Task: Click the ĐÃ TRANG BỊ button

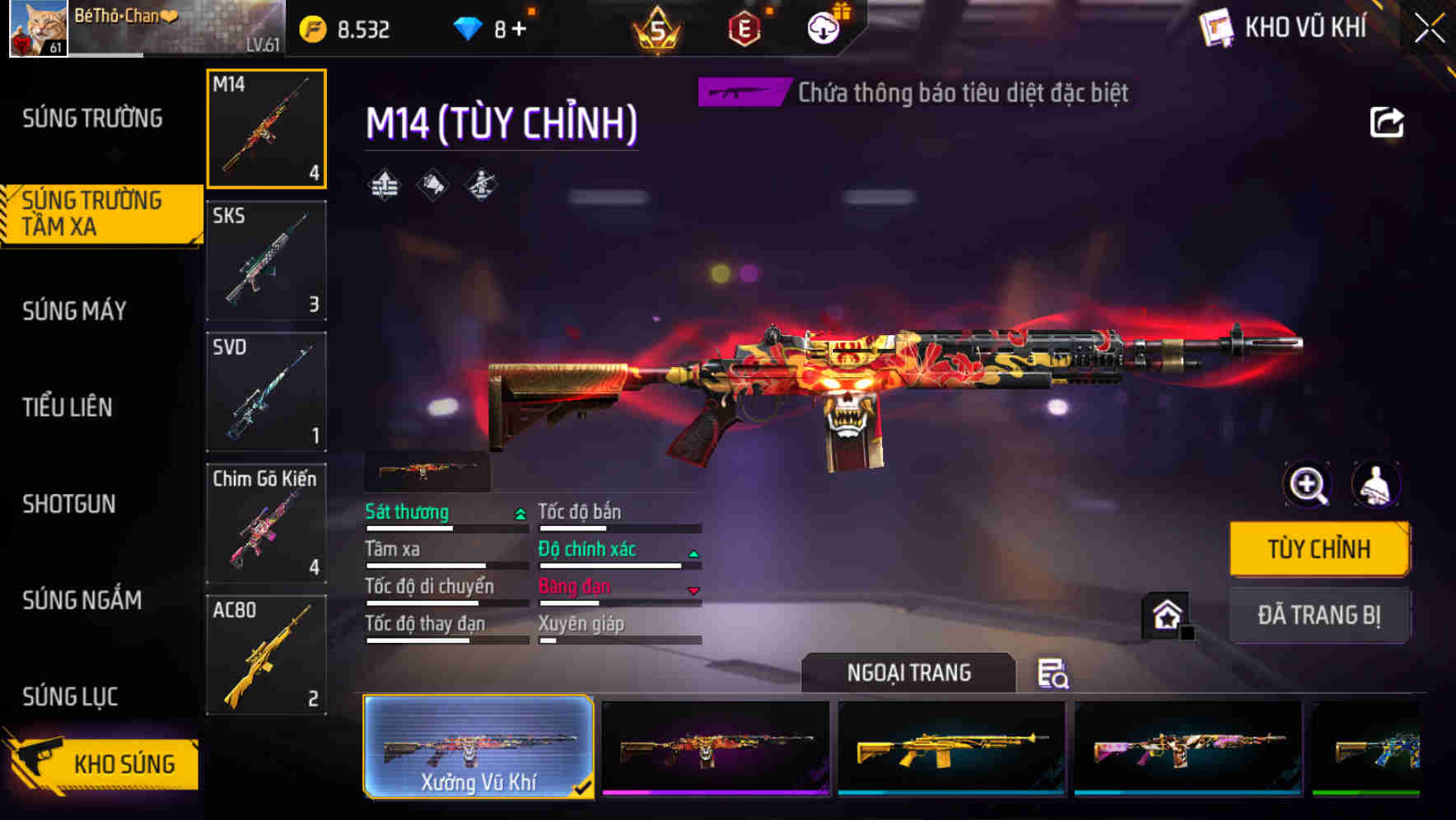Action: tap(1319, 615)
